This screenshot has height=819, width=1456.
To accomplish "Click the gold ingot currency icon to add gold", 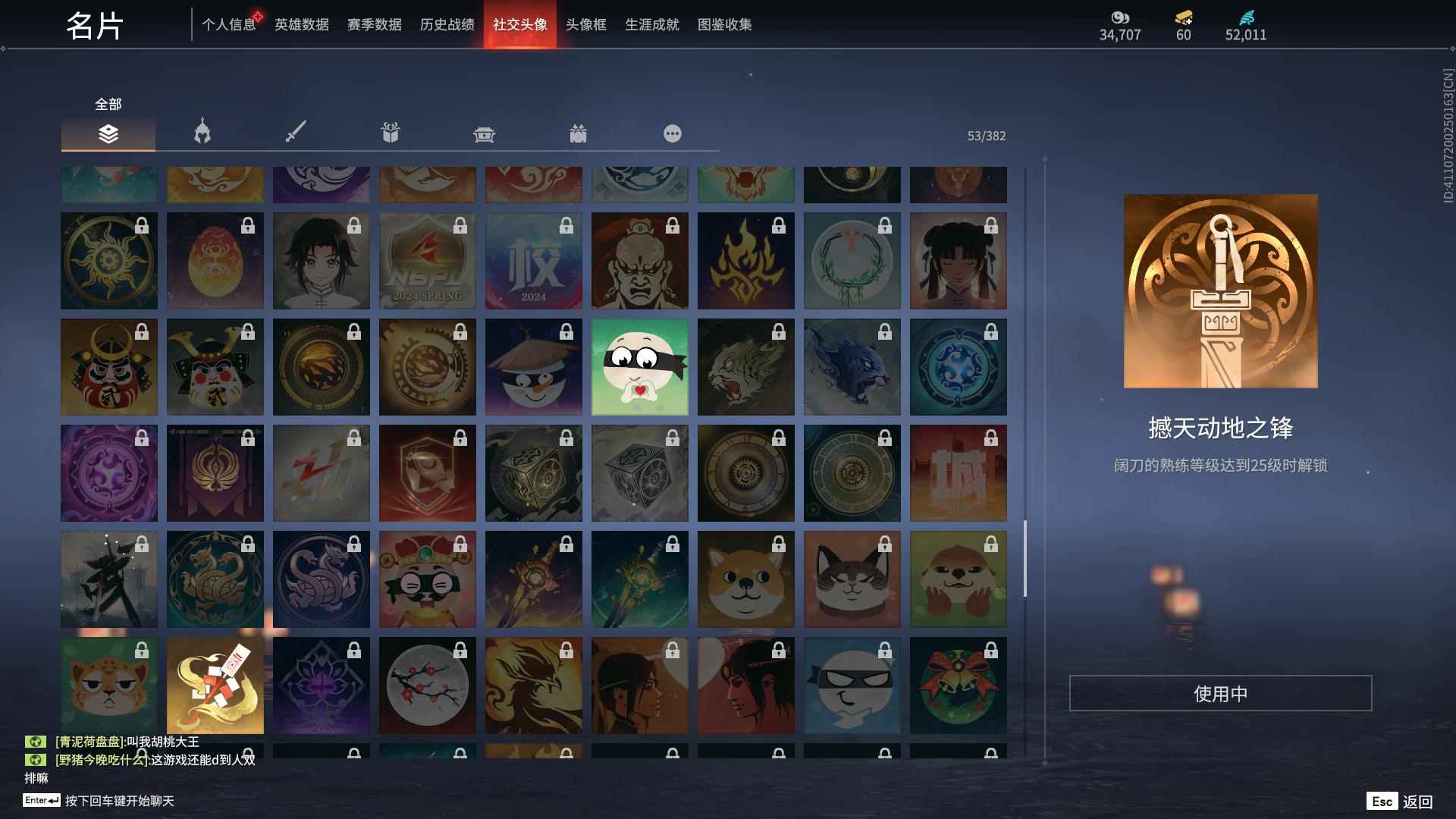I will click(x=1185, y=19).
